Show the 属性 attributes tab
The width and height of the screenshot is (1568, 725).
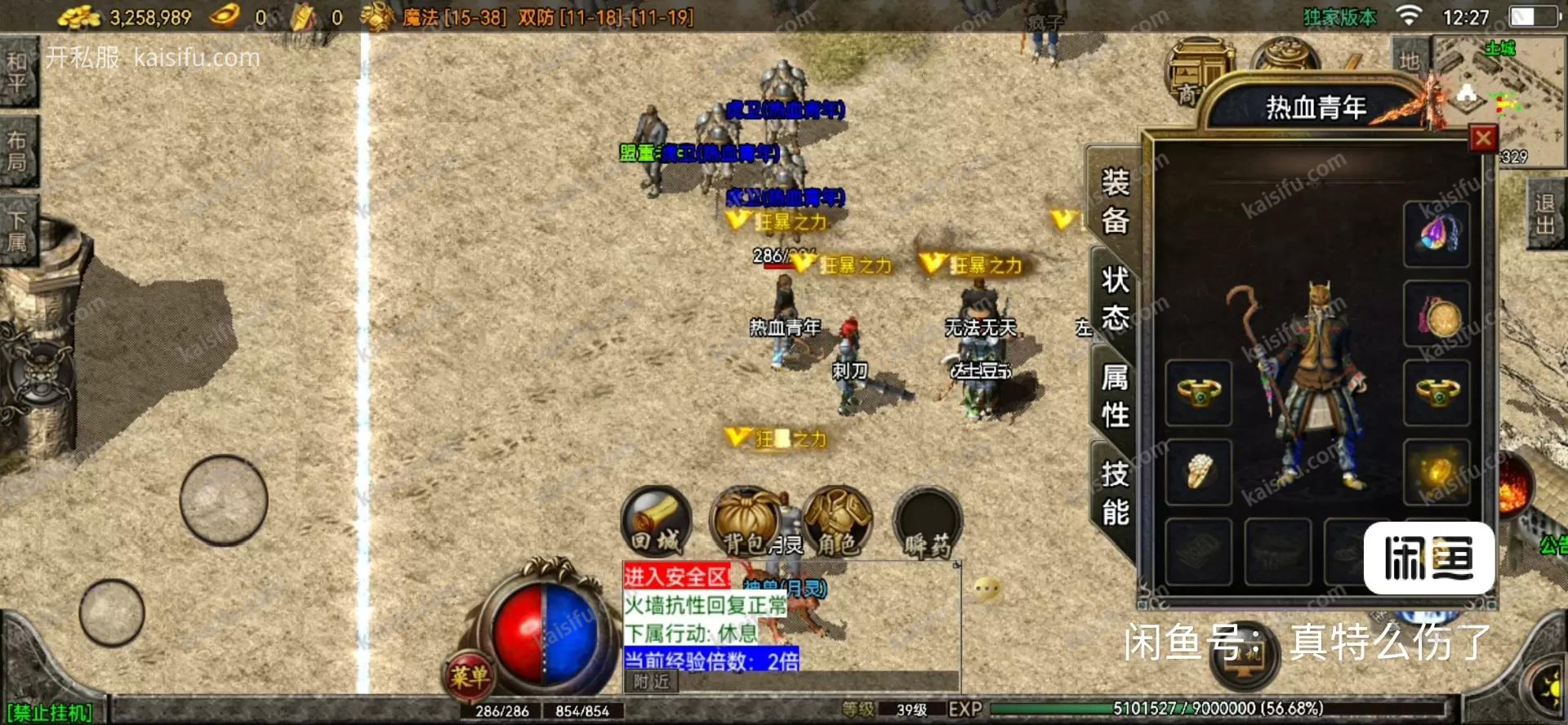click(1115, 395)
